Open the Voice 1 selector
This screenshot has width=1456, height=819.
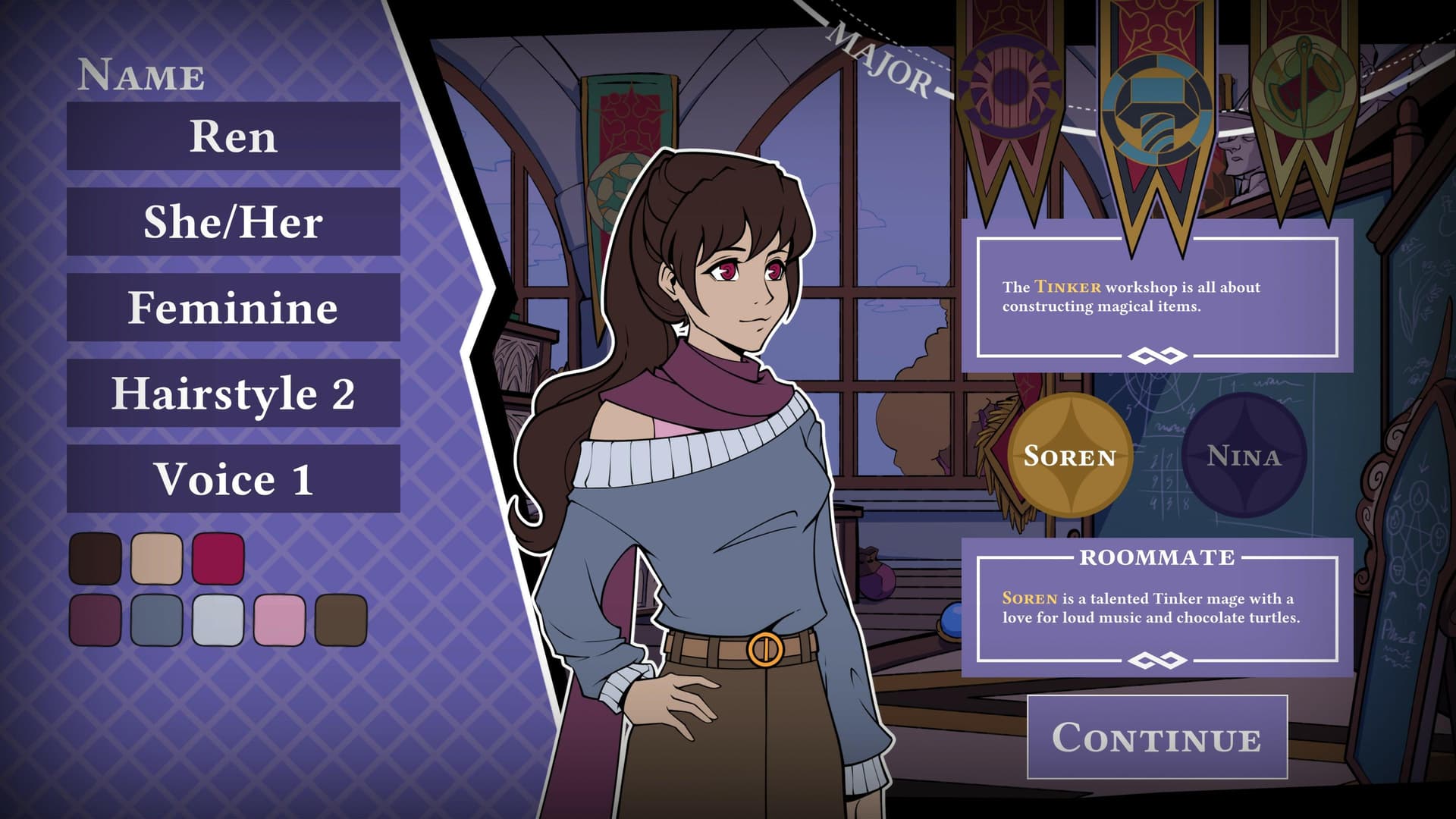232,478
